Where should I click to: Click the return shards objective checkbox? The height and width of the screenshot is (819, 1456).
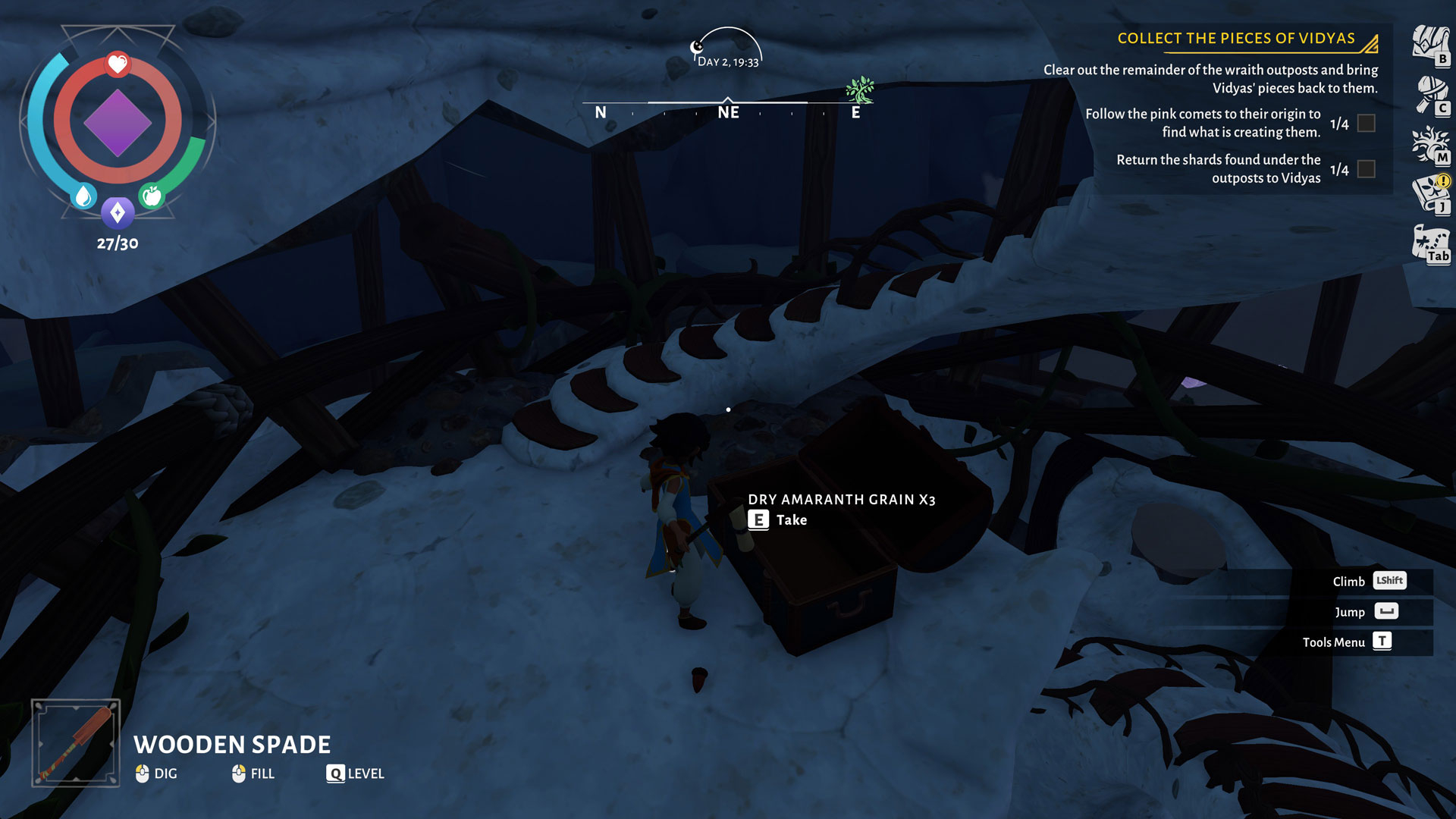1366,169
